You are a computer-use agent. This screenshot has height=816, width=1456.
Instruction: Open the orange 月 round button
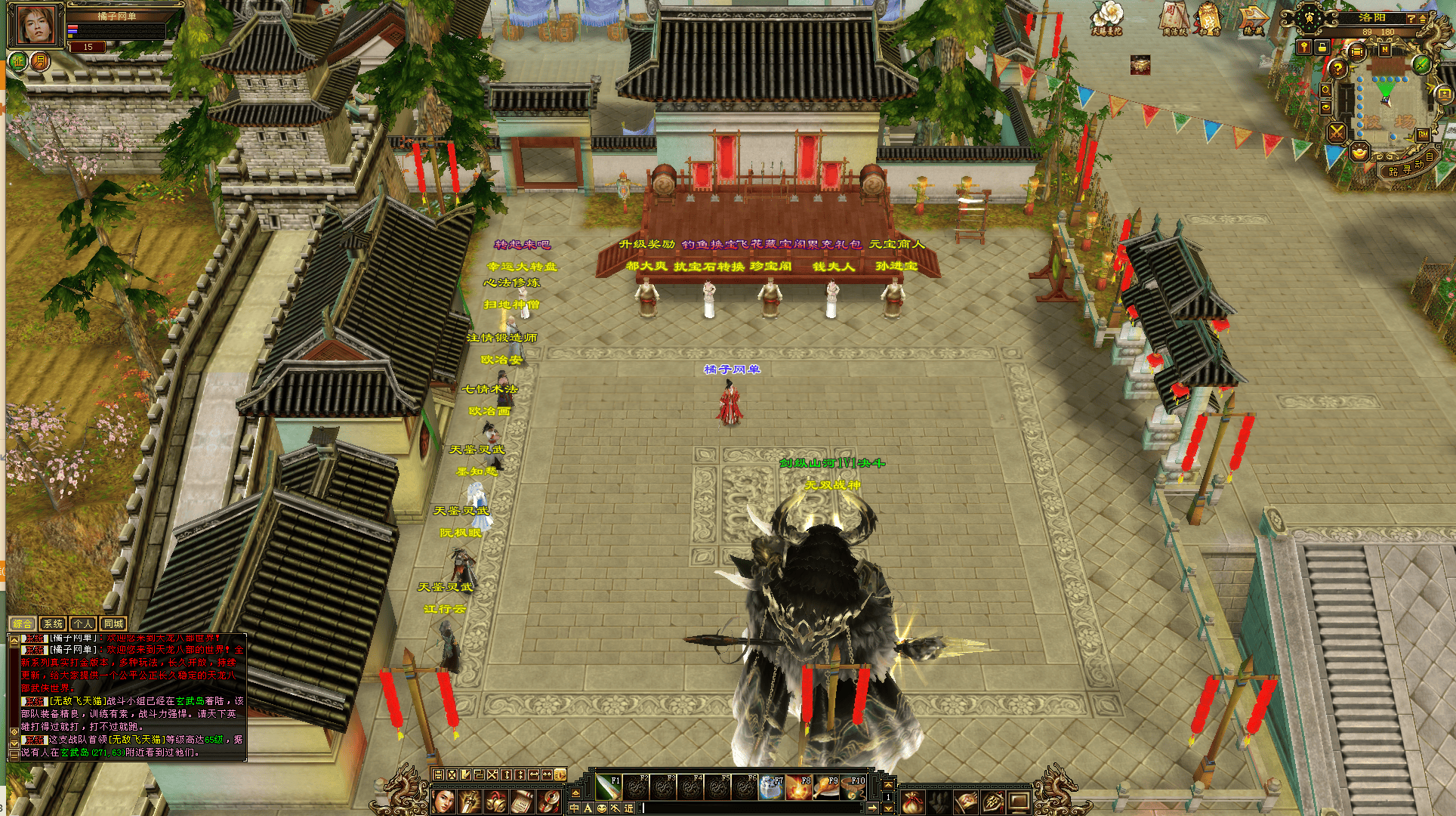coord(39,61)
